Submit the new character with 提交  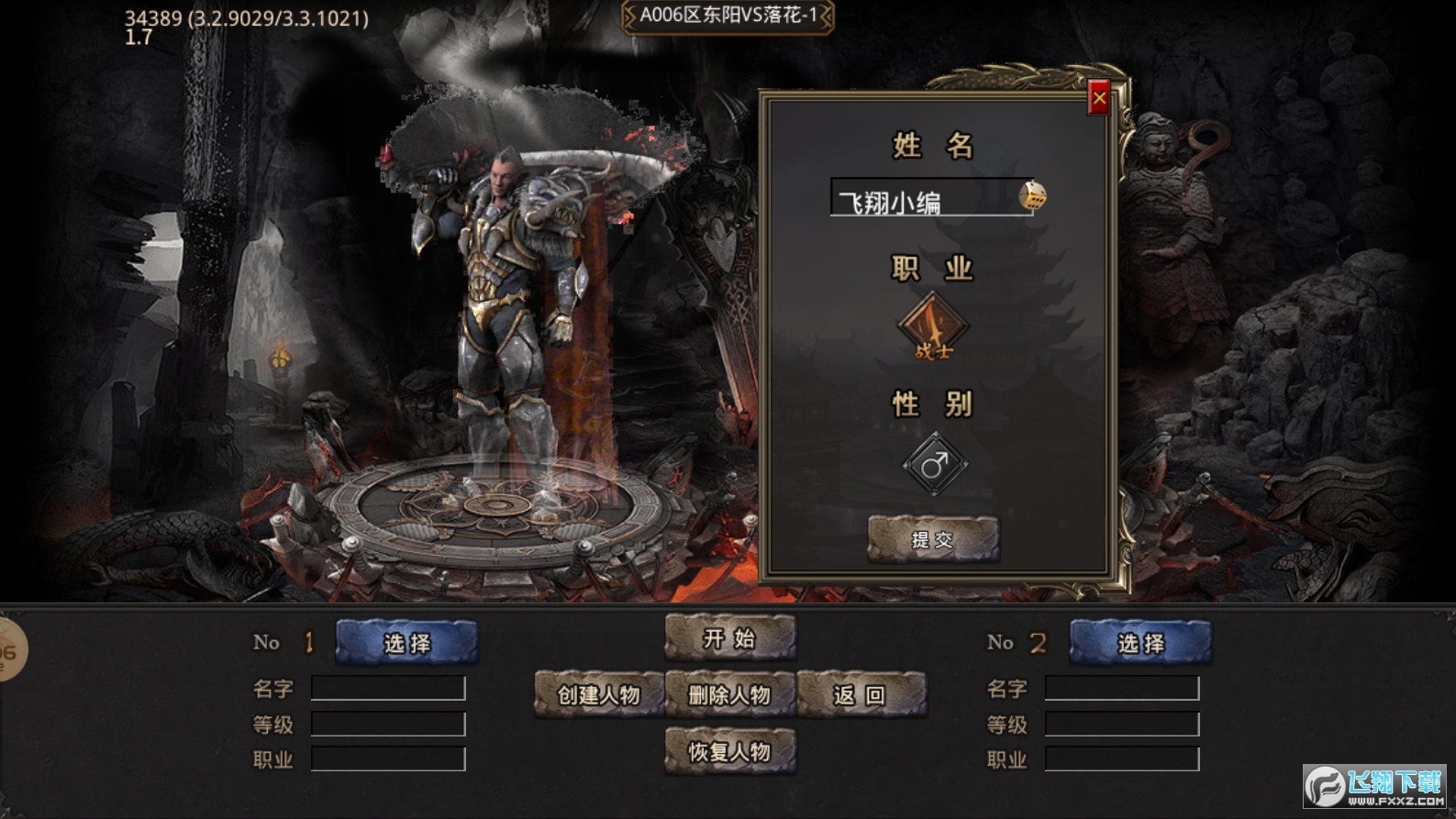click(932, 539)
